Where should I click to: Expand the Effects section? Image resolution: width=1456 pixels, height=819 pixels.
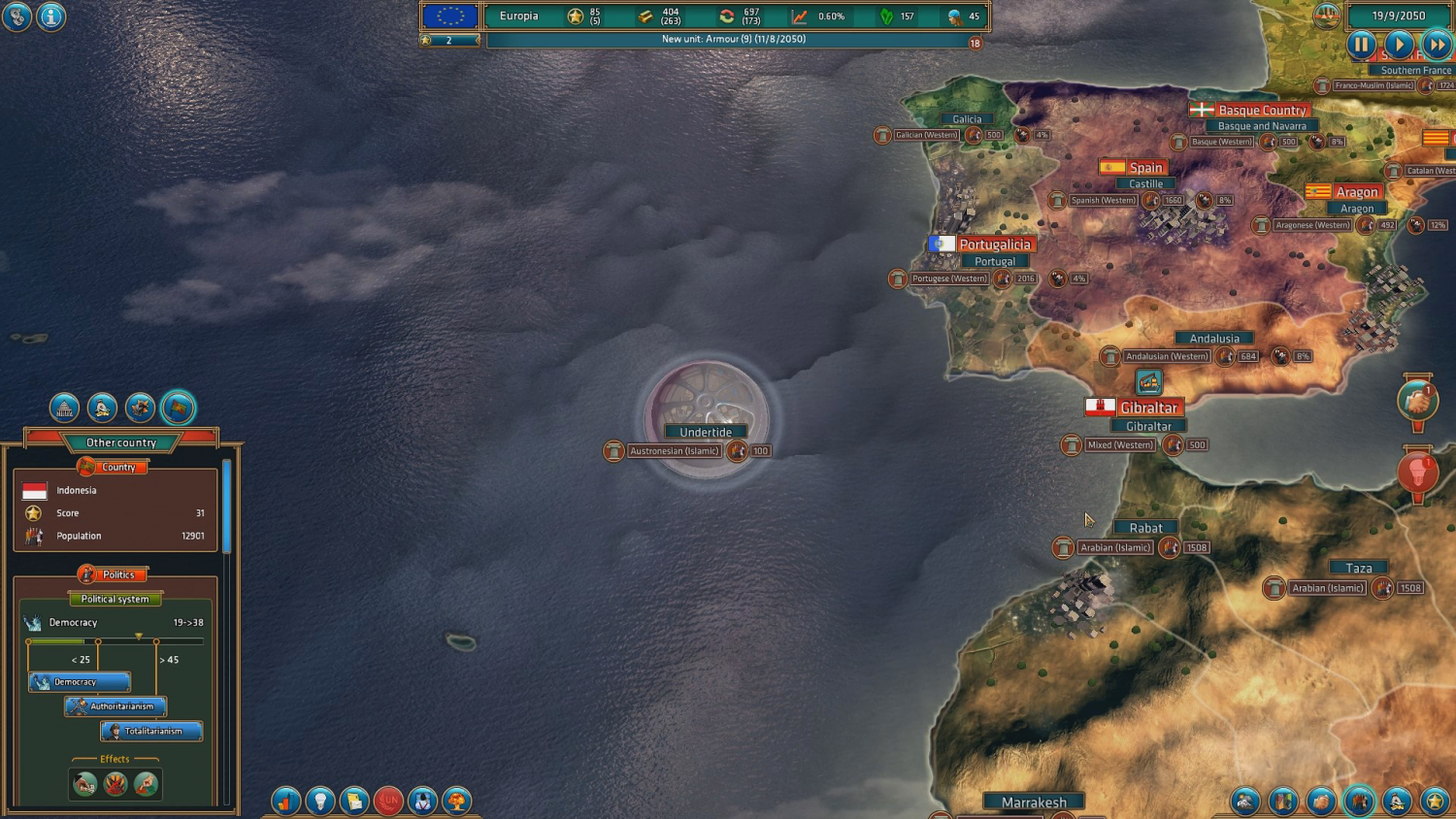115,759
